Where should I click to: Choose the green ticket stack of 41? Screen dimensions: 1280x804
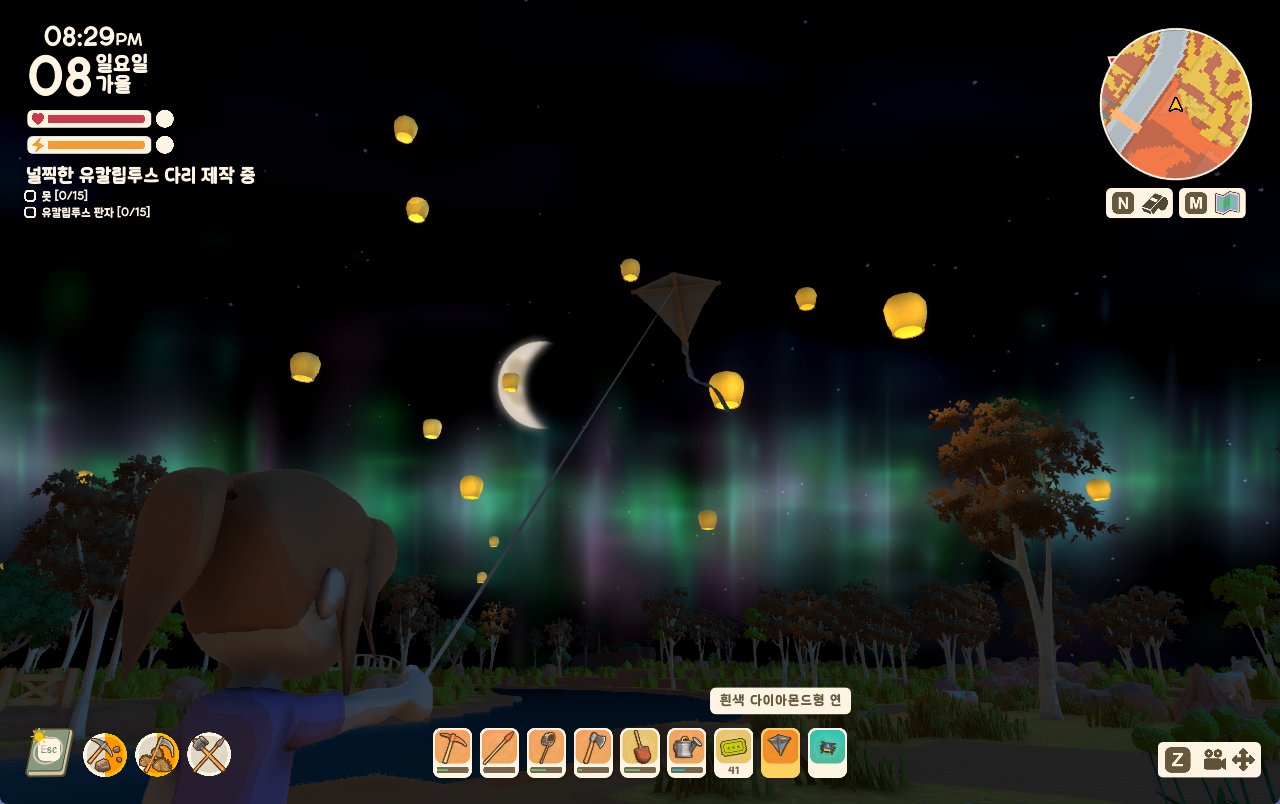click(734, 750)
